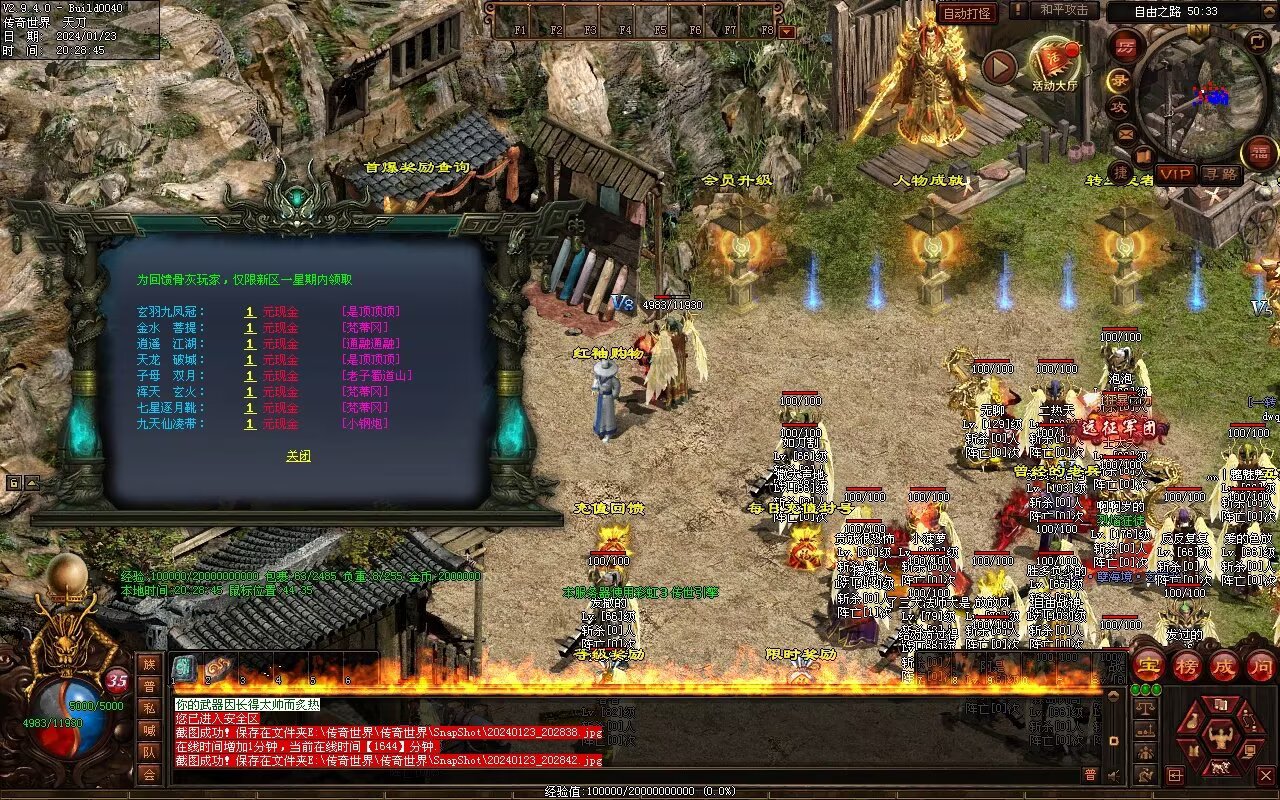Open the 活动大厅 activity hall
Image resolution: width=1280 pixels, height=800 pixels.
(x=1054, y=62)
